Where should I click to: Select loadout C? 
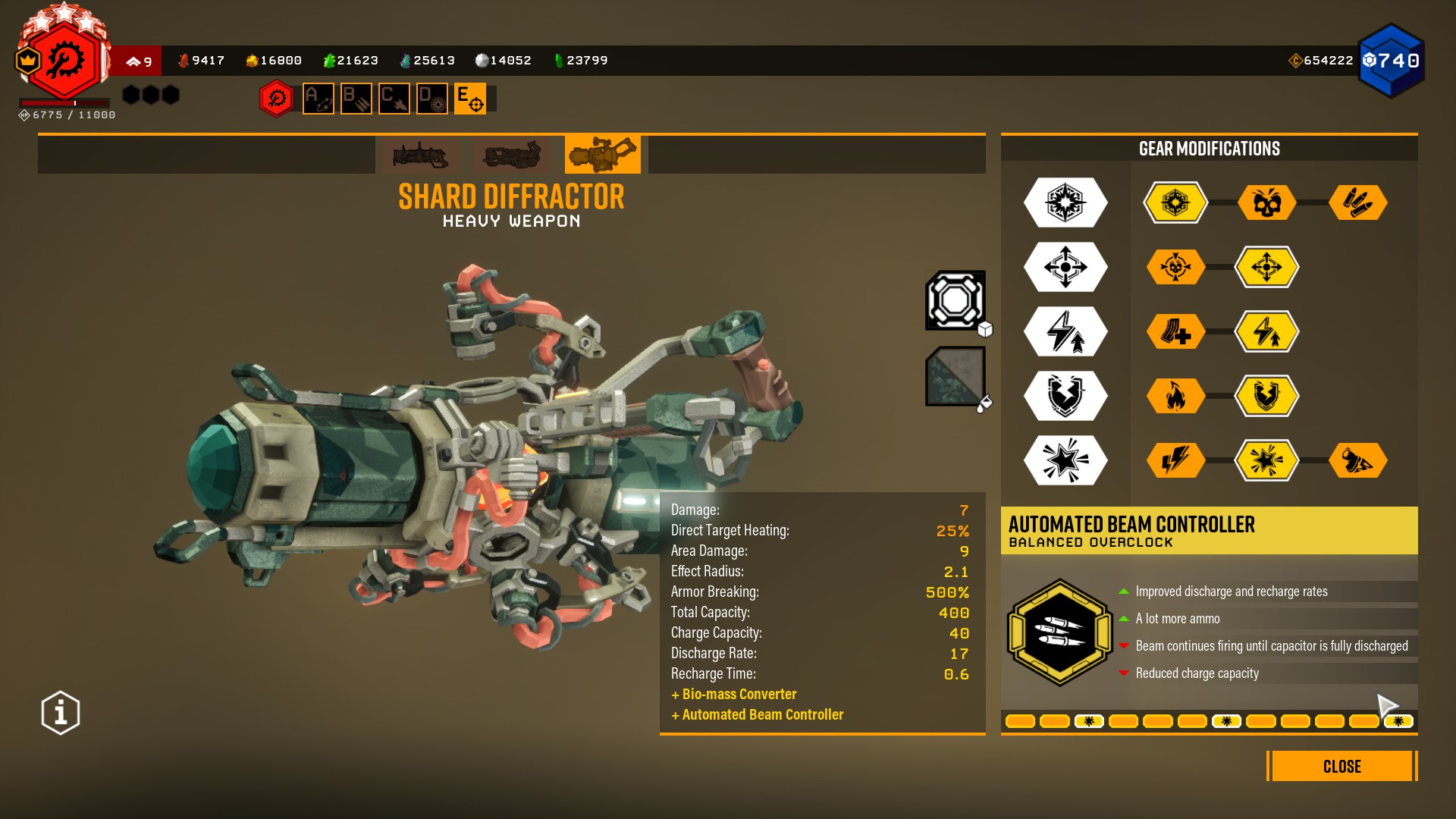(x=394, y=99)
